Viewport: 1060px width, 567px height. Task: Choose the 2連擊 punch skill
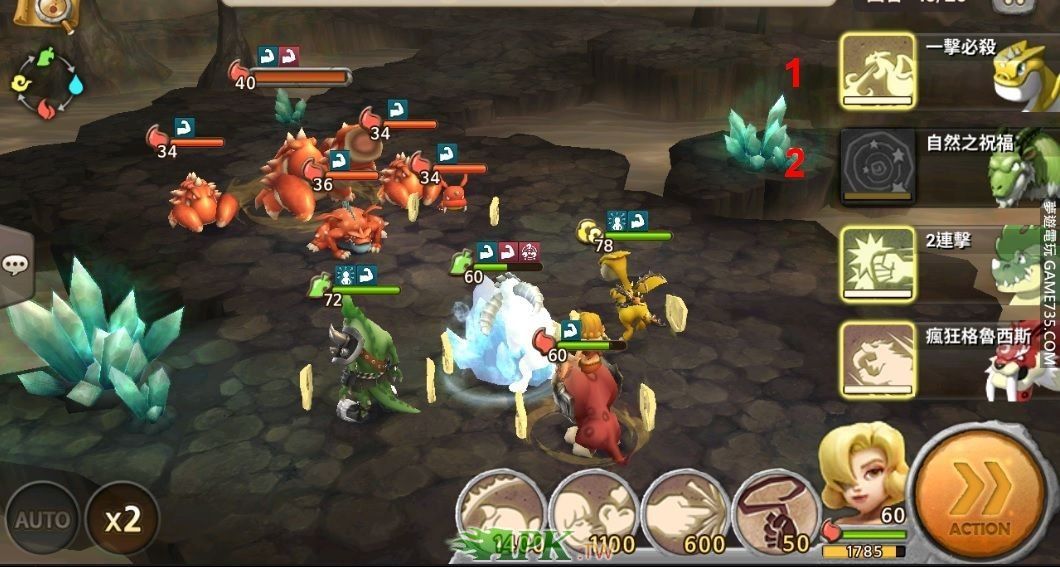[x=878, y=263]
